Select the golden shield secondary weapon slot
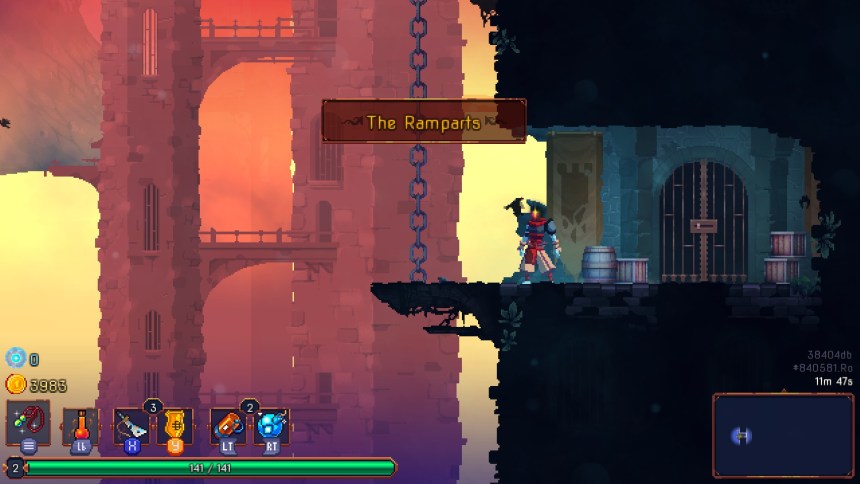The width and height of the screenshot is (860, 484). pos(175,425)
